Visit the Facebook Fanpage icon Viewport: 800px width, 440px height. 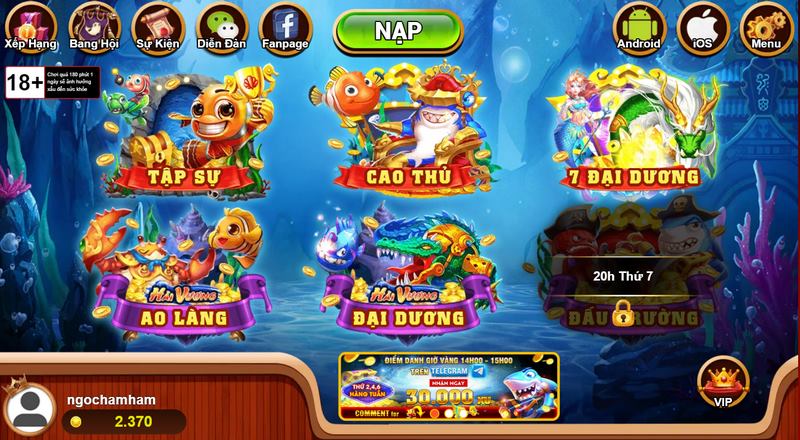pyautogui.click(x=284, y=26)
